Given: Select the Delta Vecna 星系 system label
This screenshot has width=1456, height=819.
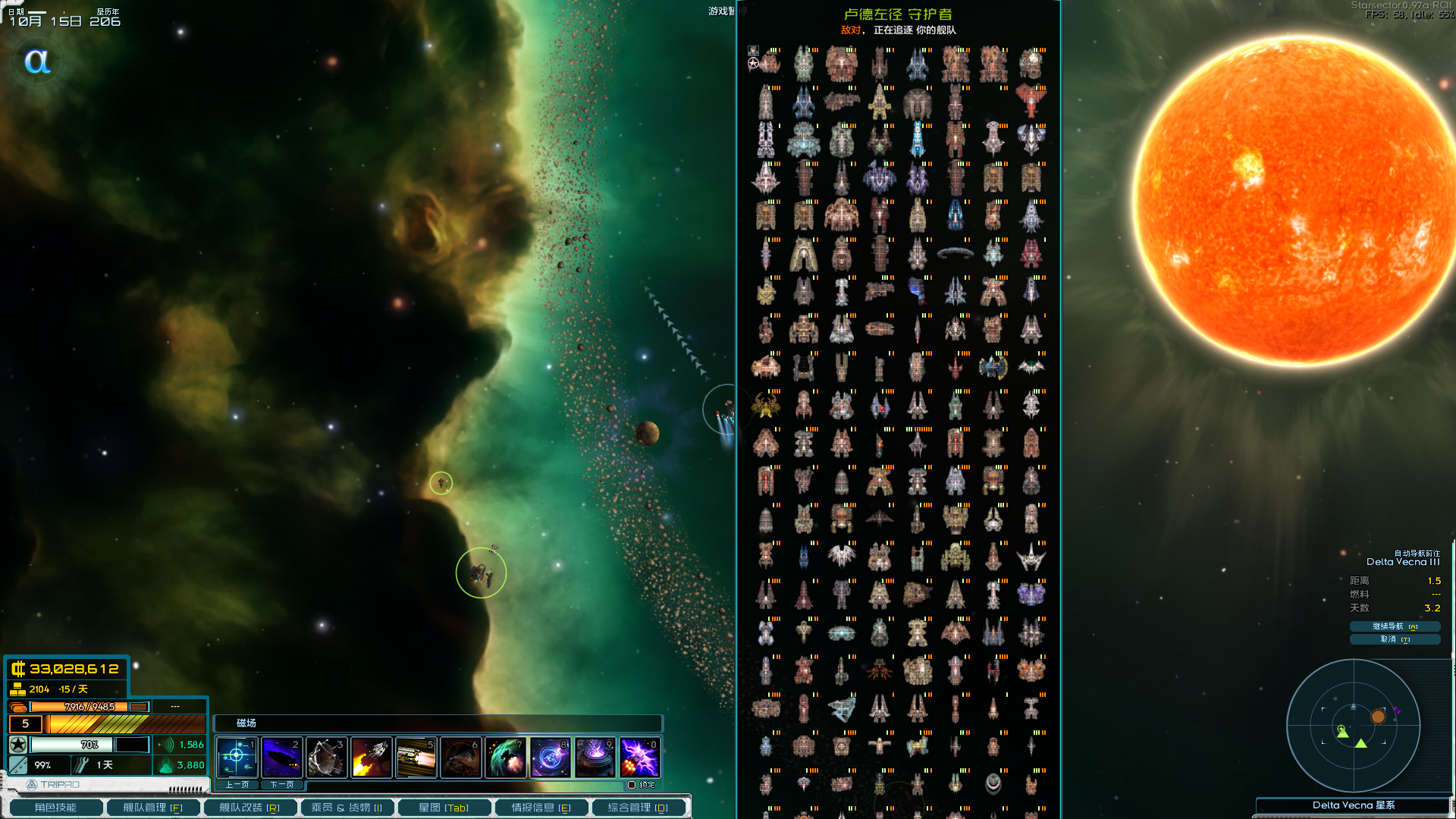Looking at the screenshot, I should point(1353,805).
